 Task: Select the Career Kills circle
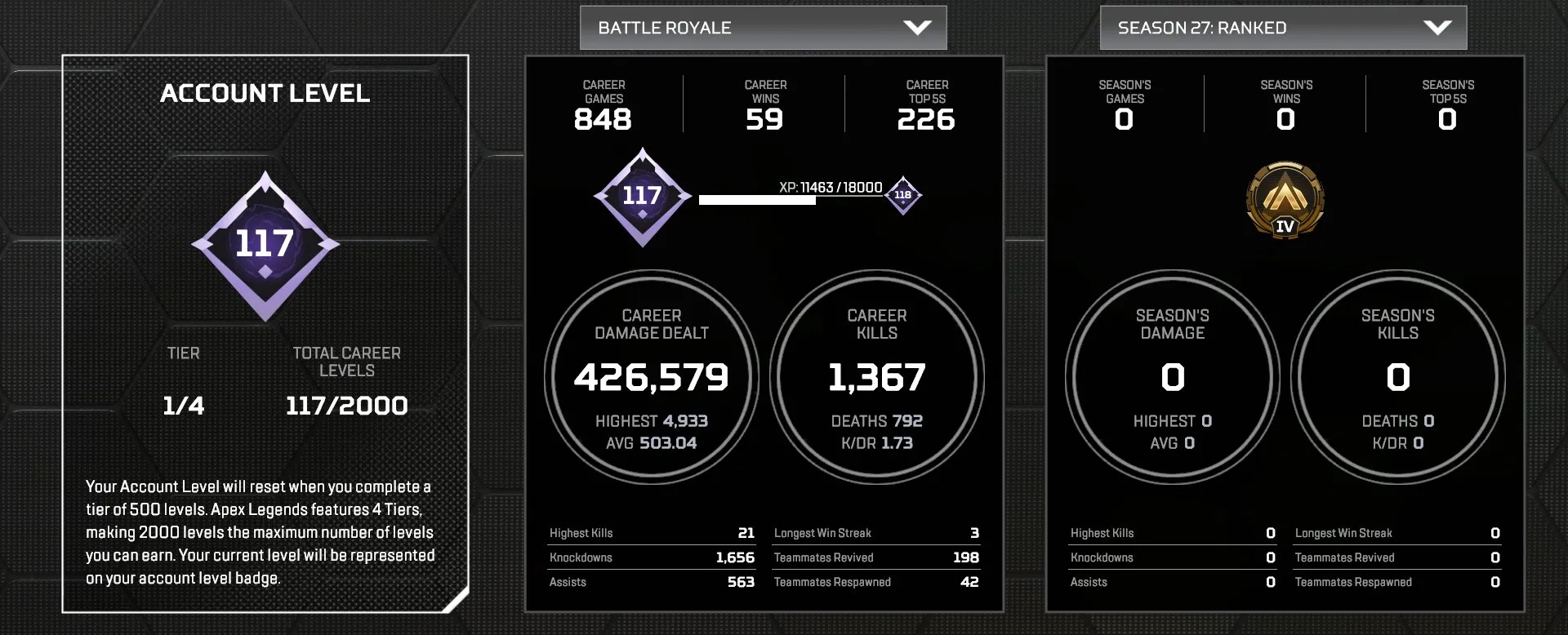tap(875, 377)
